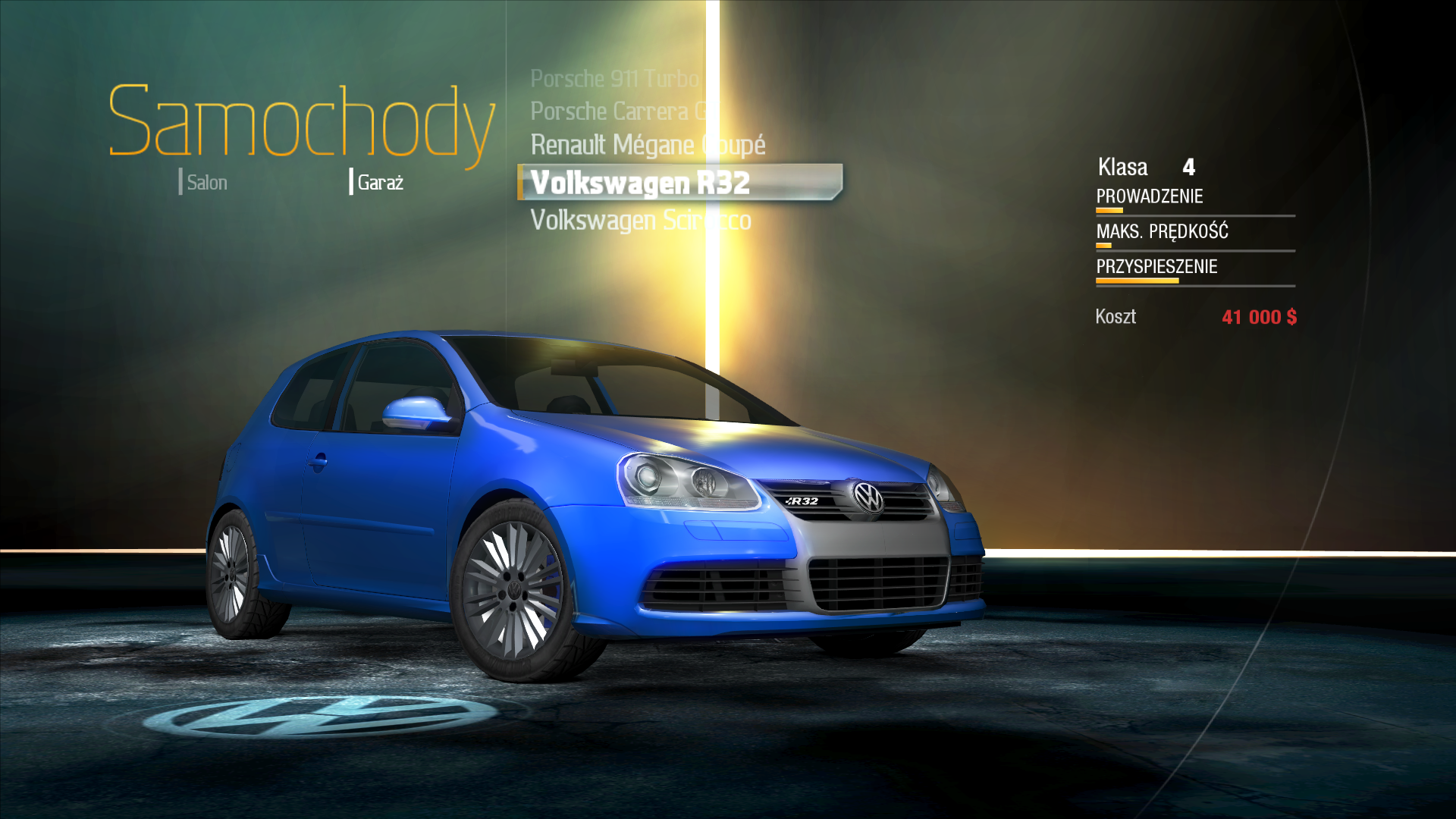Switch to the Salon tab
Screen dimensions: 1456x819
click(206, 183)
